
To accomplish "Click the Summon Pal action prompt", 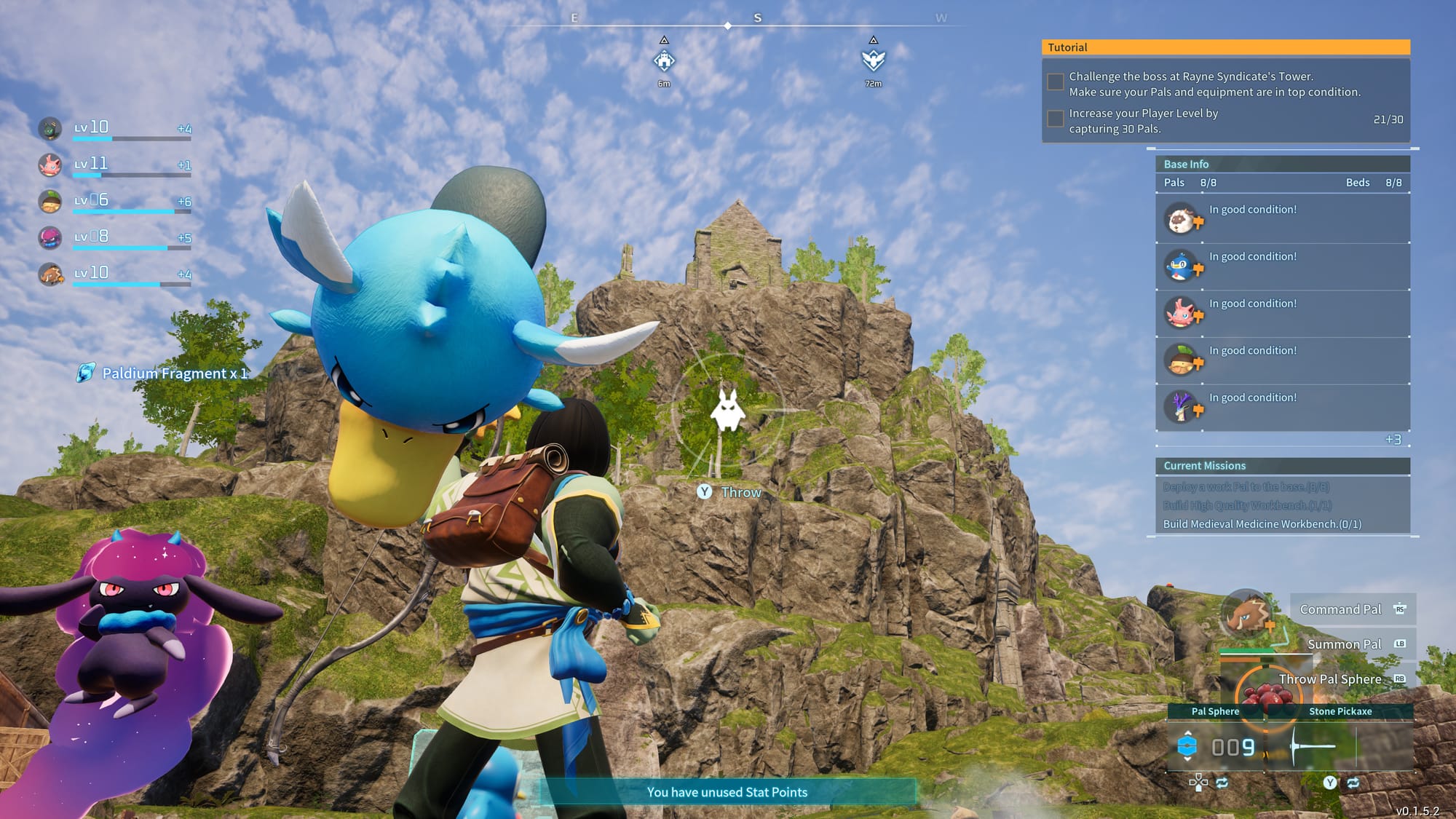I will [x=1344, y=644].
